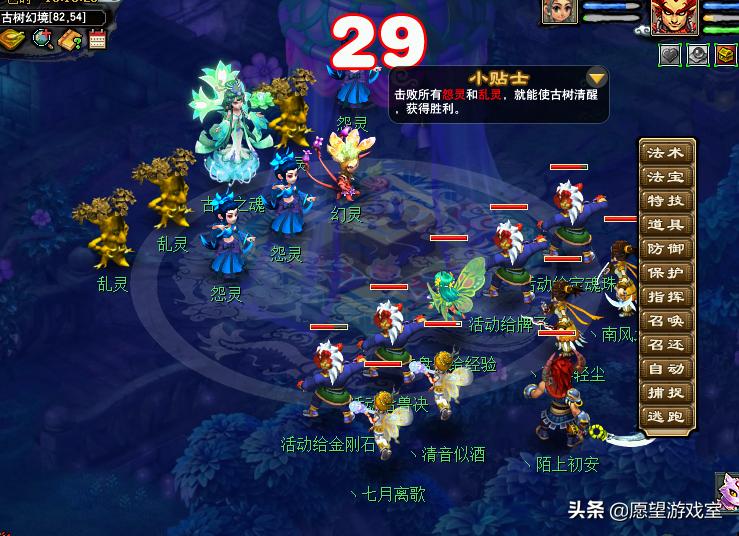This screenshot has height=536, width=739.
Task: Select the 保护 (Protect) command
Action: (x=665, y=273)
